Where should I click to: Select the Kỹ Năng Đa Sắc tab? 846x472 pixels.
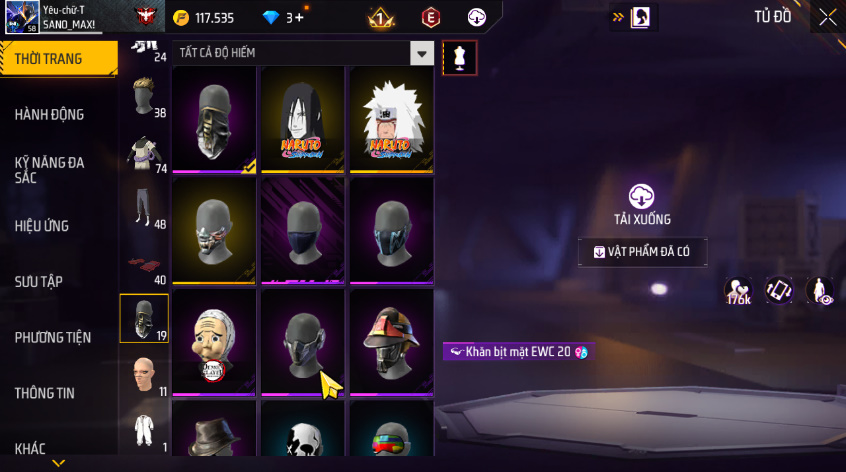(x=50, y=170)
